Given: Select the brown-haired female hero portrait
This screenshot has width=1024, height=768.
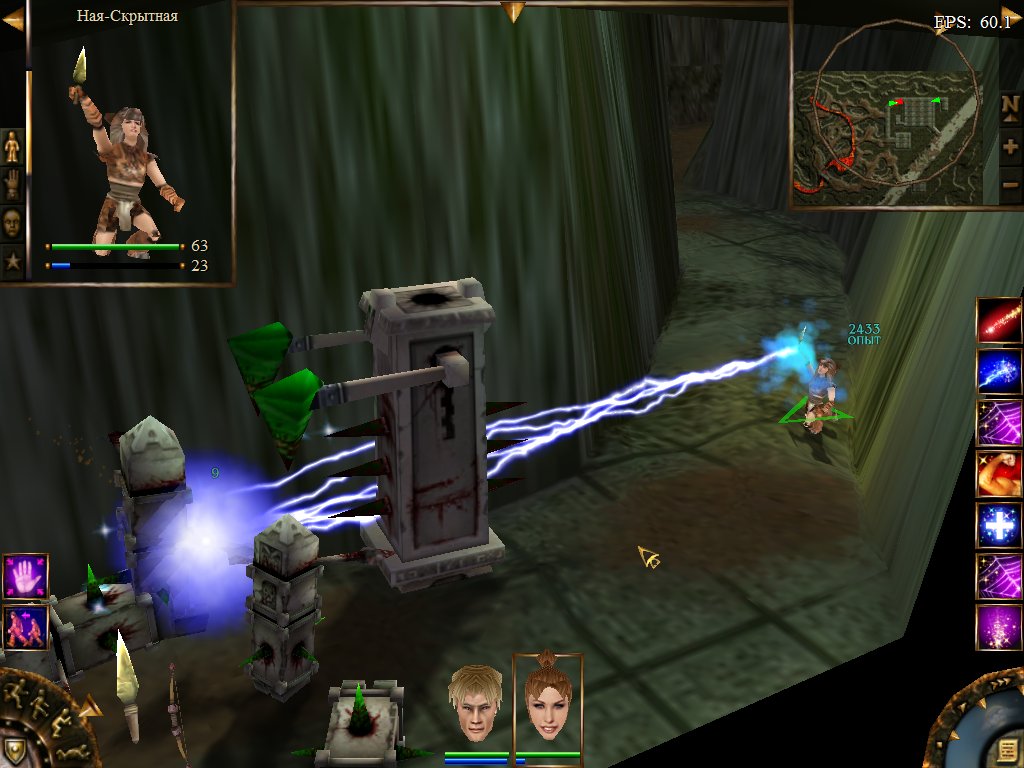Looking at the screenshot, I should pos(547,702).
